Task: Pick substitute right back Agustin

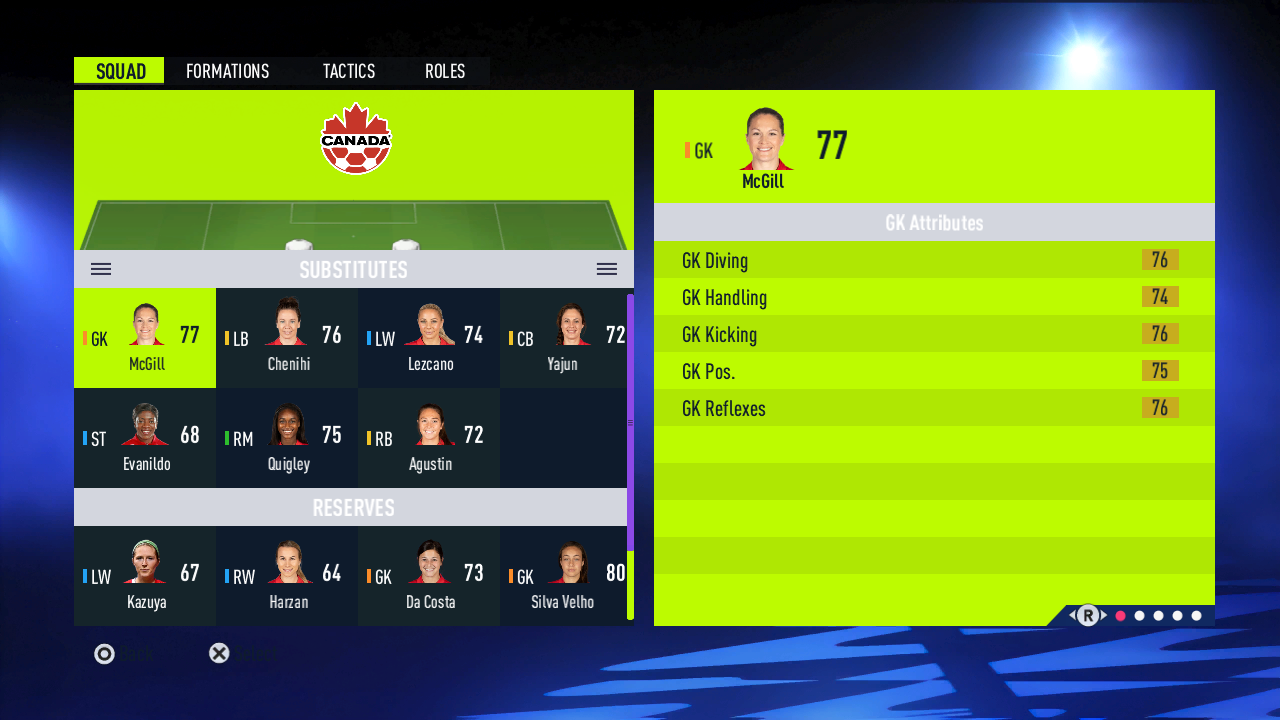Action: (429, 438)
